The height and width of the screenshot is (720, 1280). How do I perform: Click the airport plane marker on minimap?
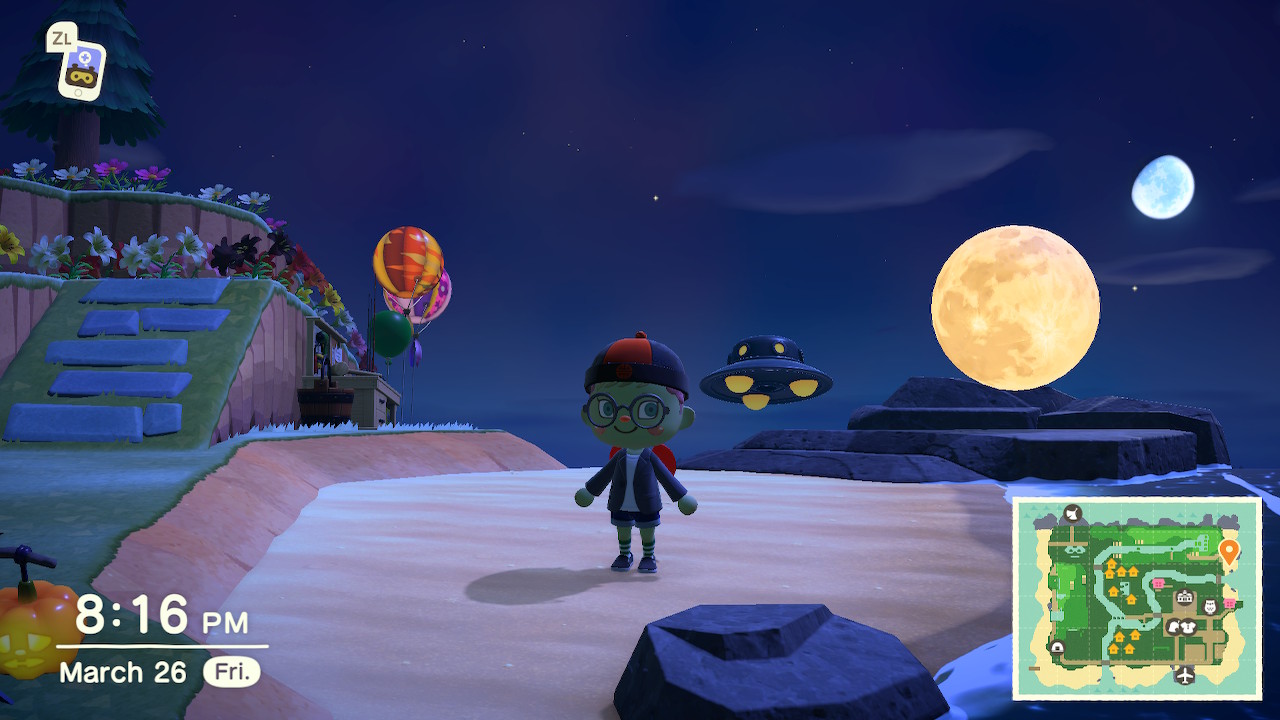pyautogui.click(x=1184, y=674)
